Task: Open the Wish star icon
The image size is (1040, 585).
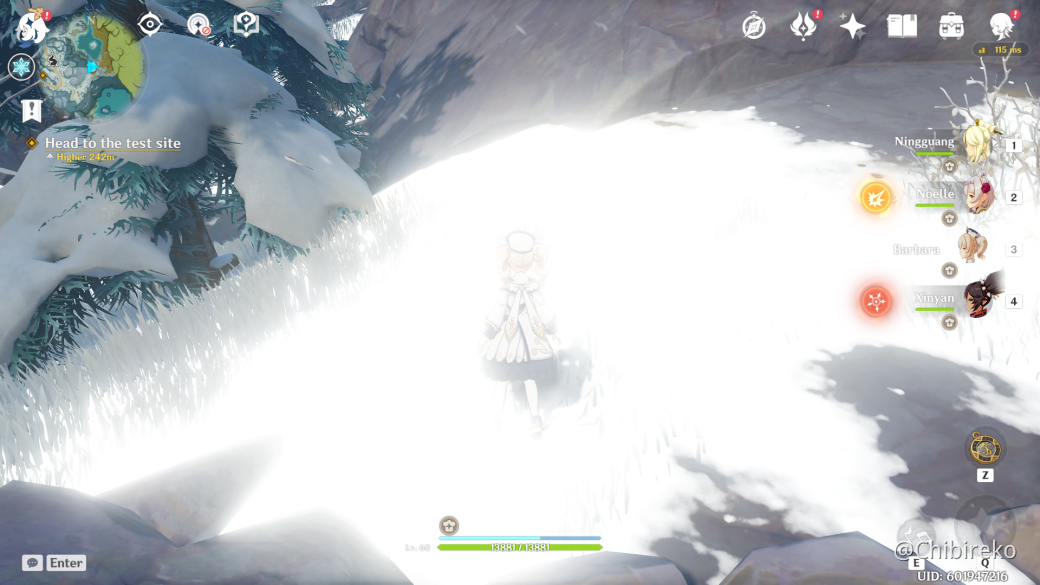Action: (853, 27)
